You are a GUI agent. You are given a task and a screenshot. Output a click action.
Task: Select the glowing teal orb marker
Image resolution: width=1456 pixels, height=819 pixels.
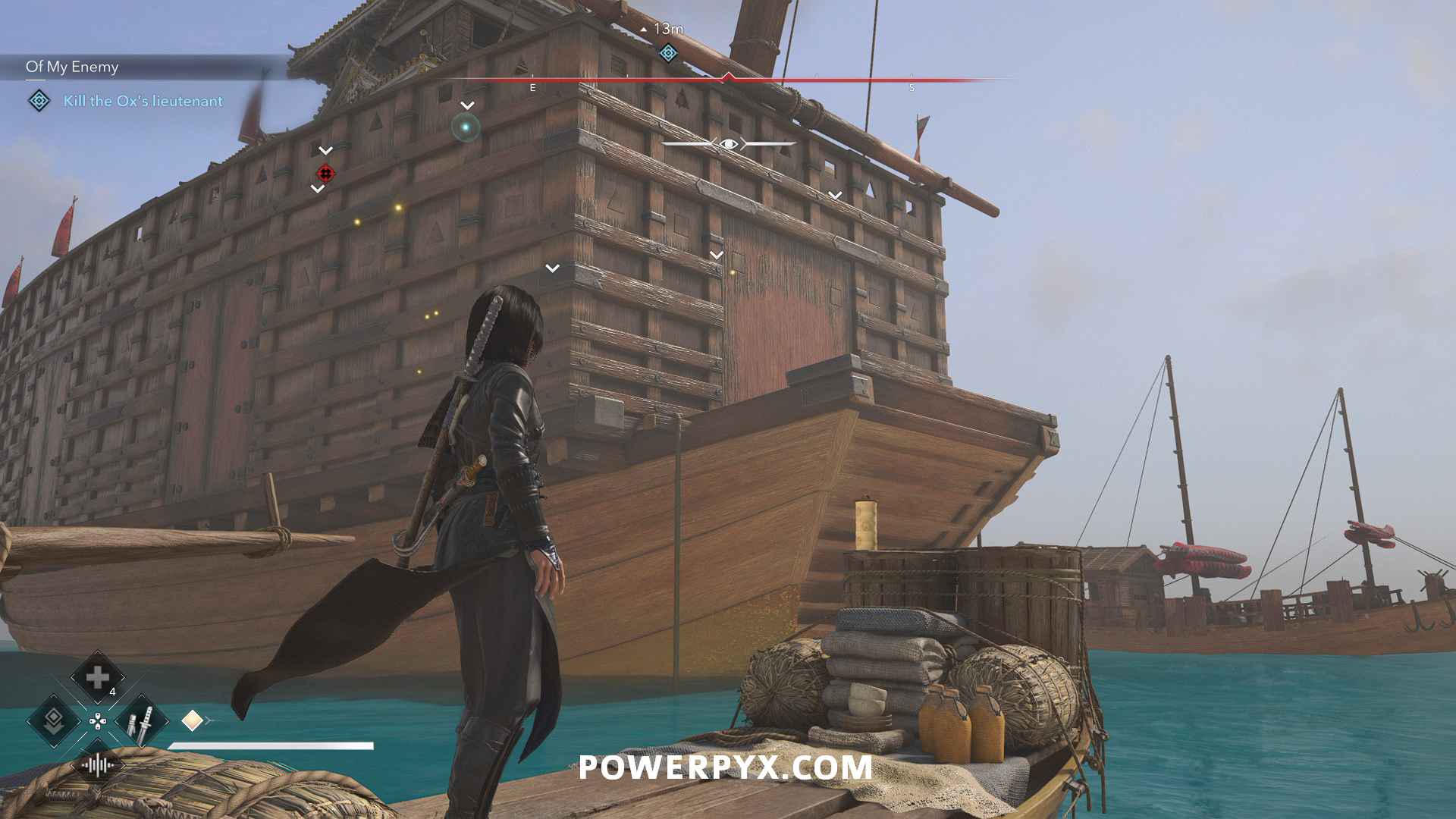[x=466, y=127]
